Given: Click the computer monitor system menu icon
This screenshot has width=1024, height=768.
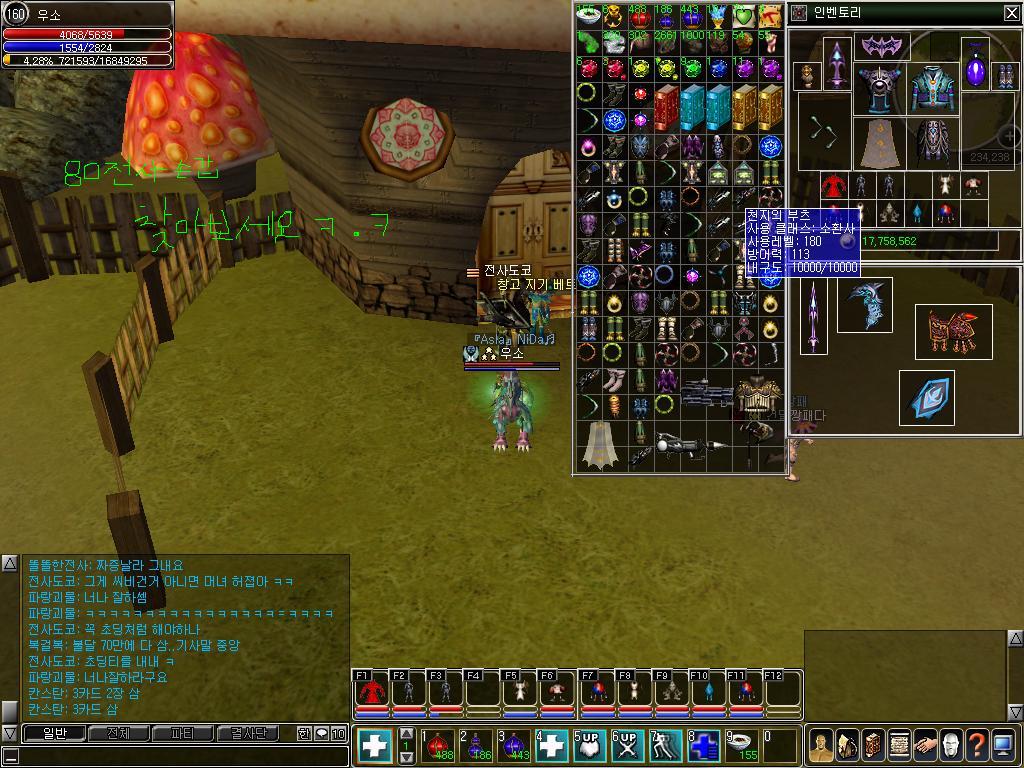Looking at the screenshot, I should (x=1002, y=745).
